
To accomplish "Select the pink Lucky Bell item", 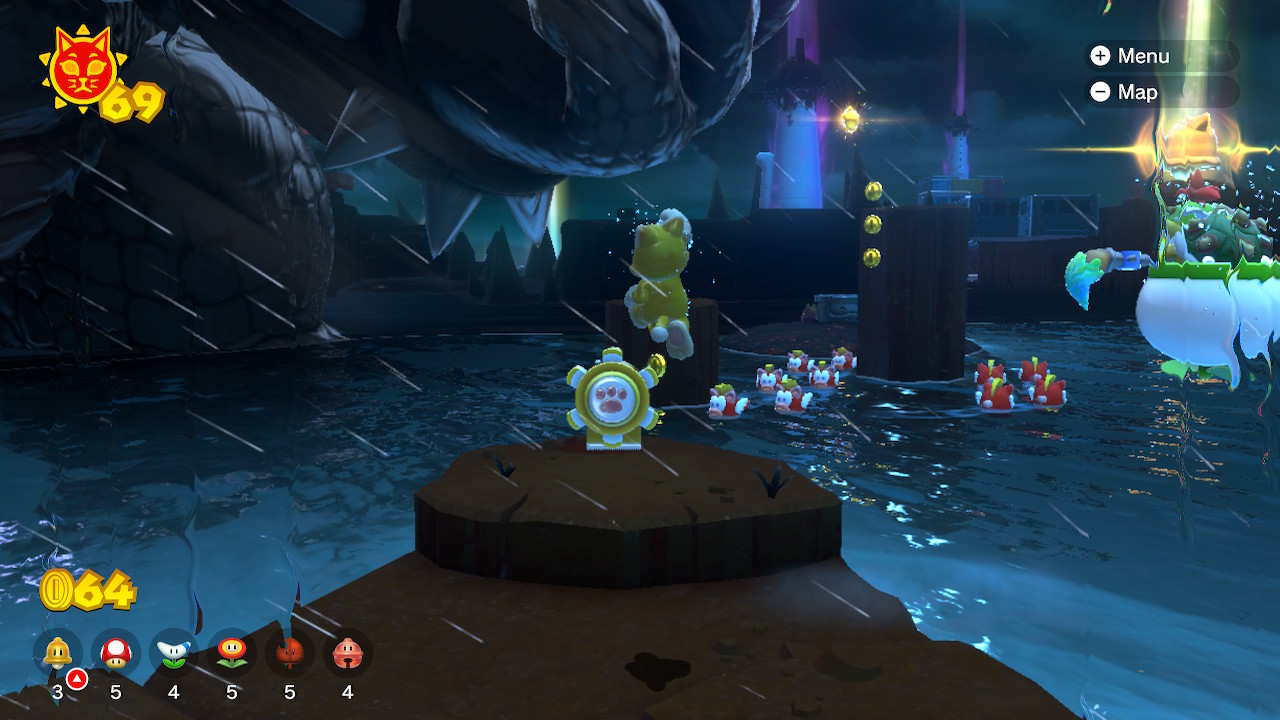I will tap(348, 654).
